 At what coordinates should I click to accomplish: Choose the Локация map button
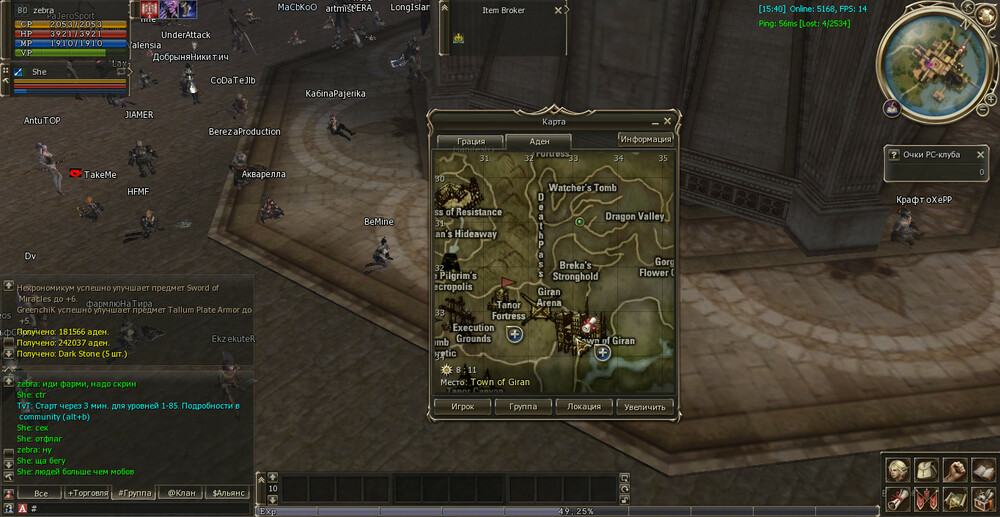pos(584,407)
